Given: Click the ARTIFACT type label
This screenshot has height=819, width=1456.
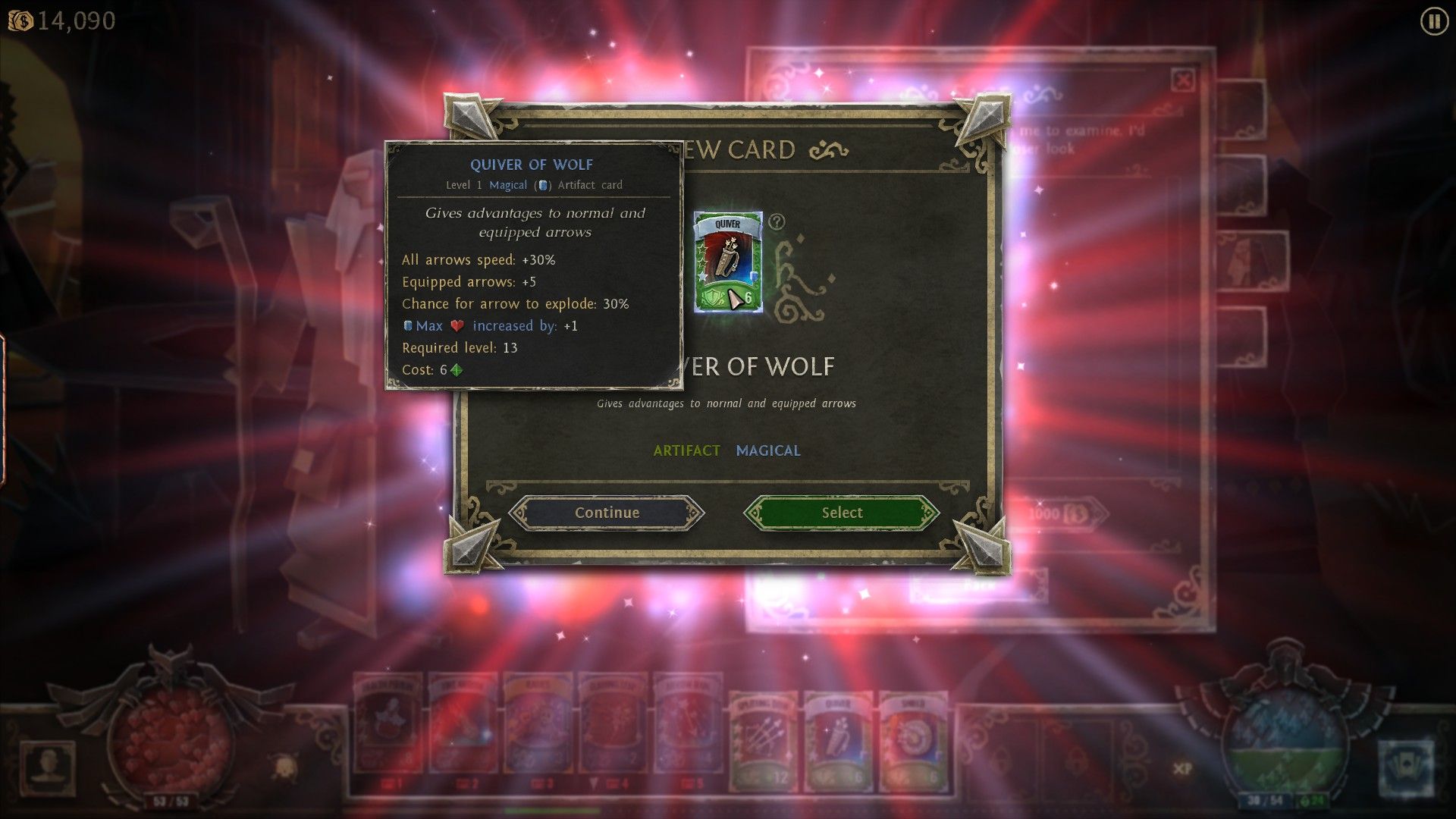Looking at the screenshot, I should coord(686,450).
